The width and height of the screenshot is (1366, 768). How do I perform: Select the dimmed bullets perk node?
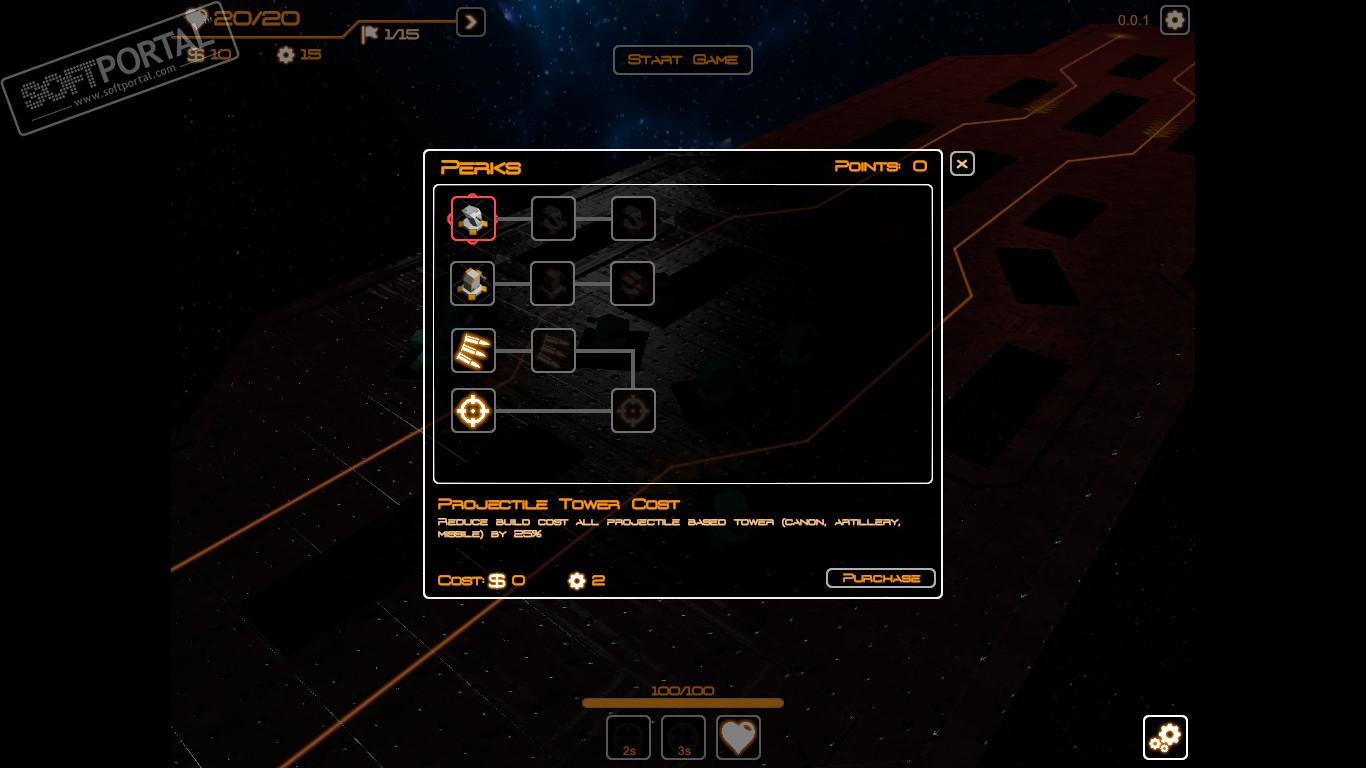(553, 350)
